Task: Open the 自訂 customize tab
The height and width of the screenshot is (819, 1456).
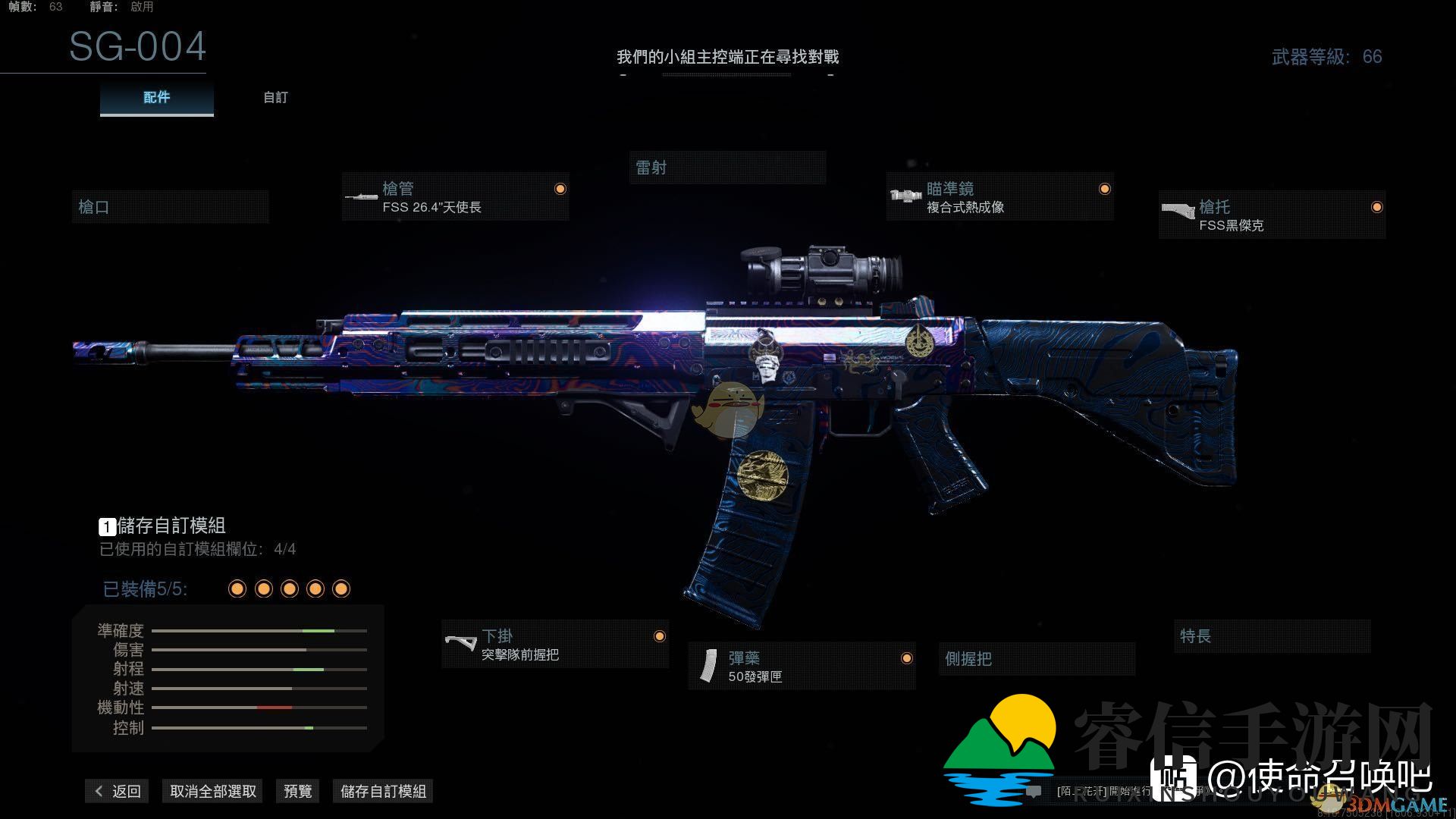Action: [x=275, y=98]
